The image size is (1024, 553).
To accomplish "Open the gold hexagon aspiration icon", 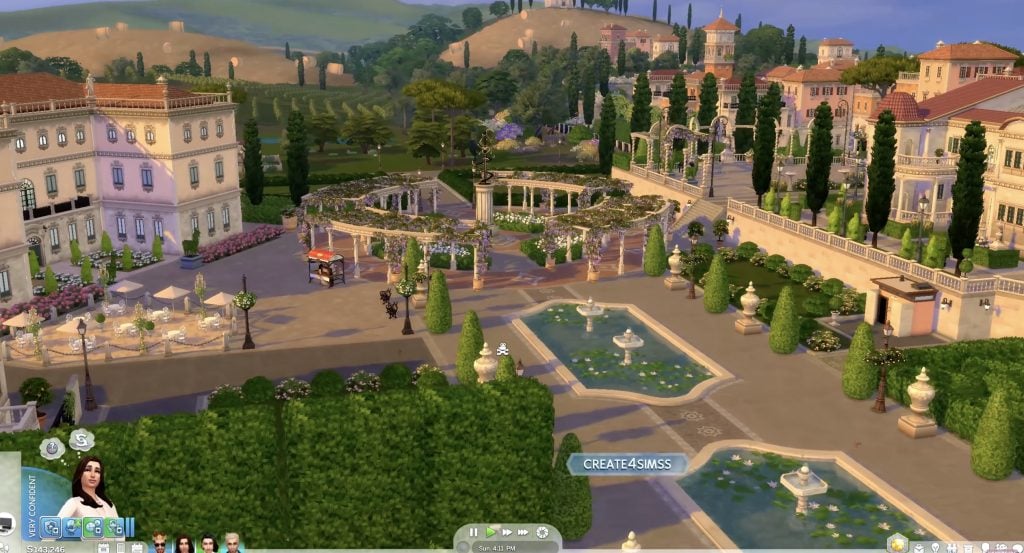I will coord(898,543).
